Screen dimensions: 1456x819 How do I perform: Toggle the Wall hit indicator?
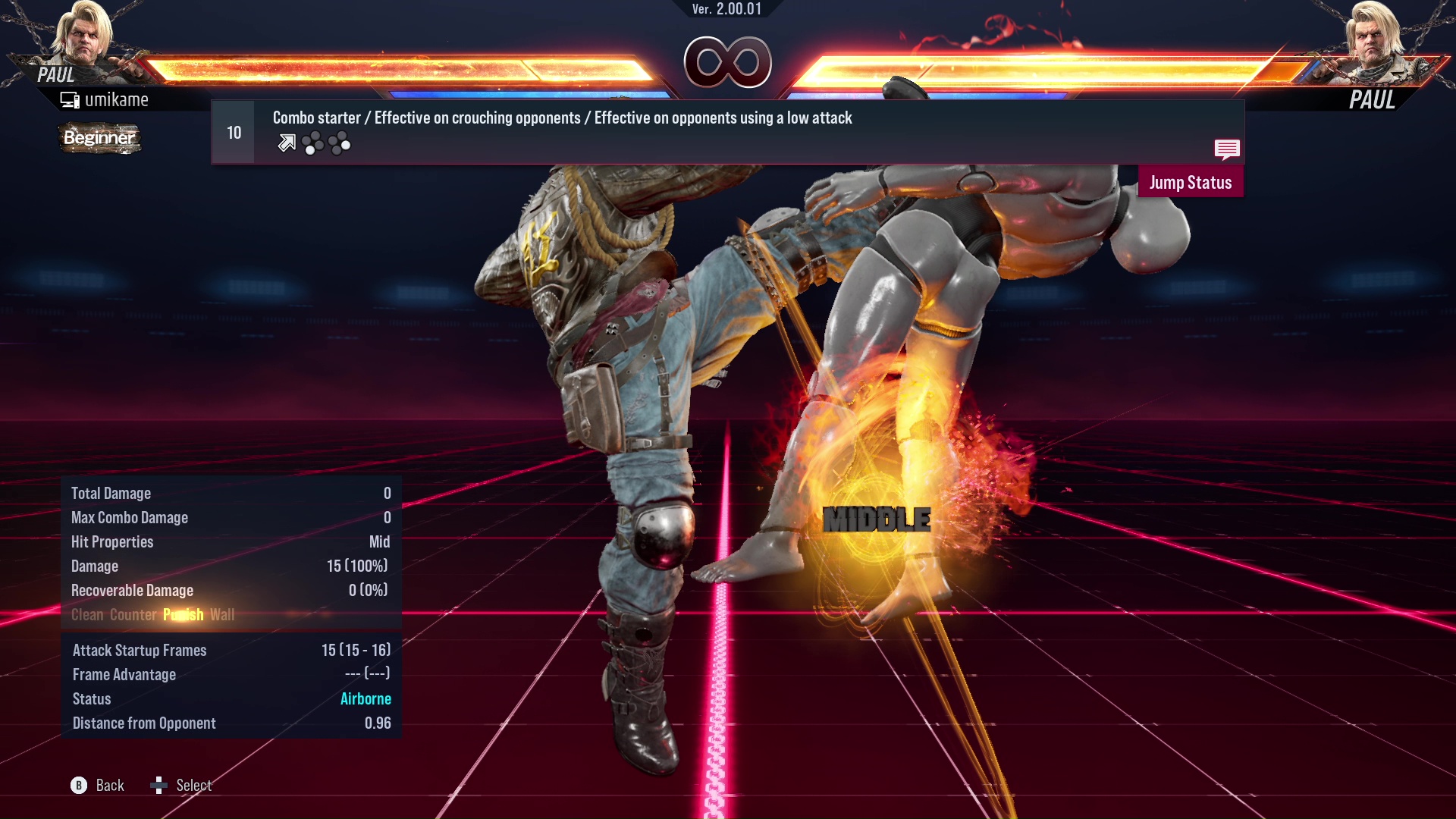click(223, 615)
